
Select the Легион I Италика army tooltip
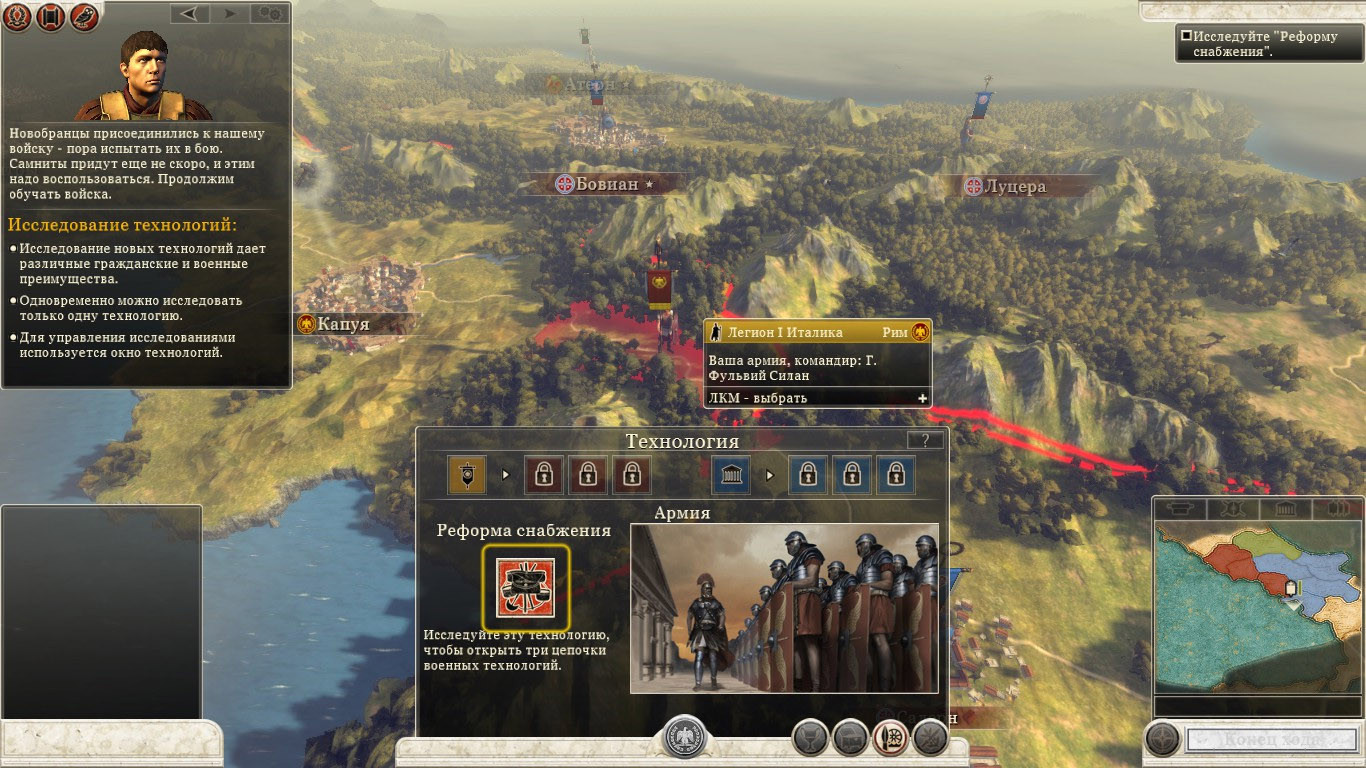coord(818,362)
